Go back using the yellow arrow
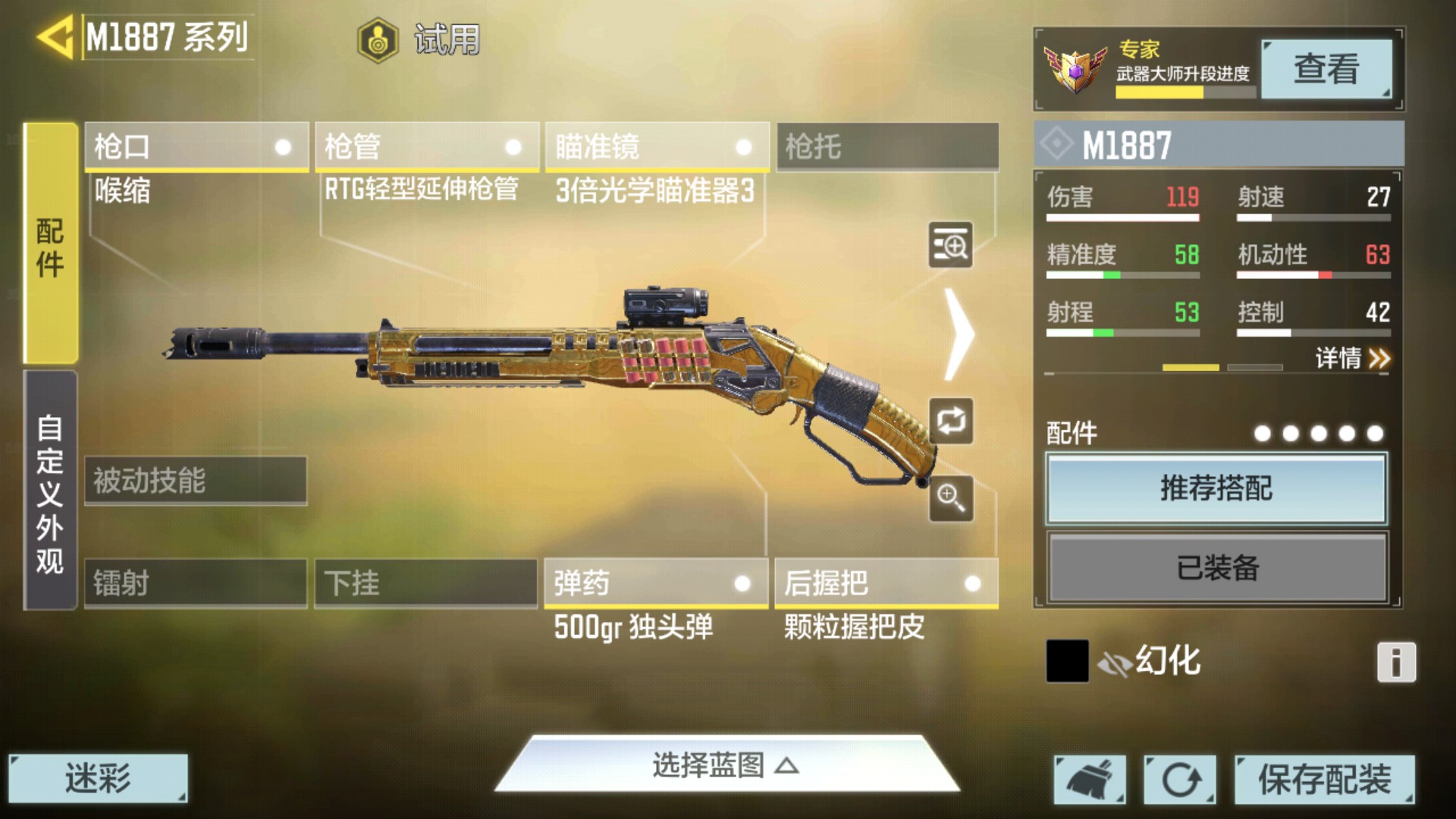 click(x=55, y=36)
